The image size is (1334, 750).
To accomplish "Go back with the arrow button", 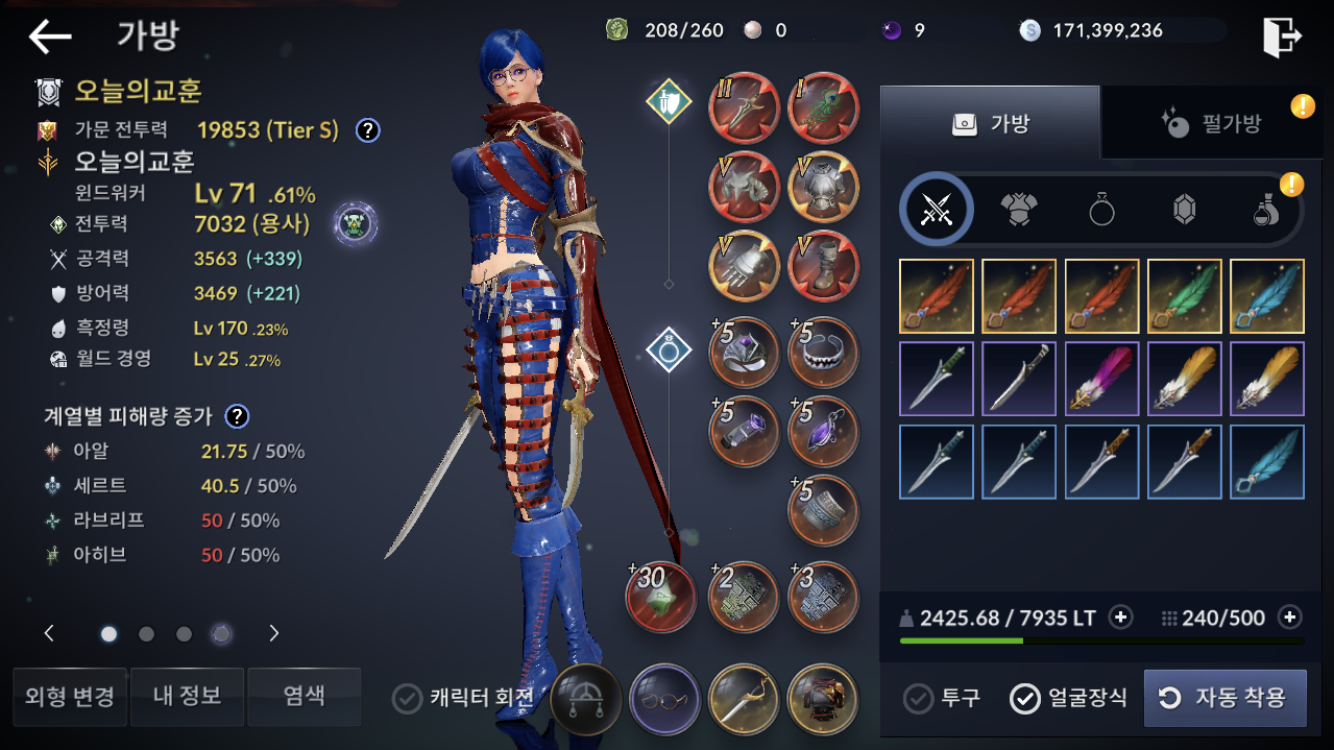I will point(50,37).
